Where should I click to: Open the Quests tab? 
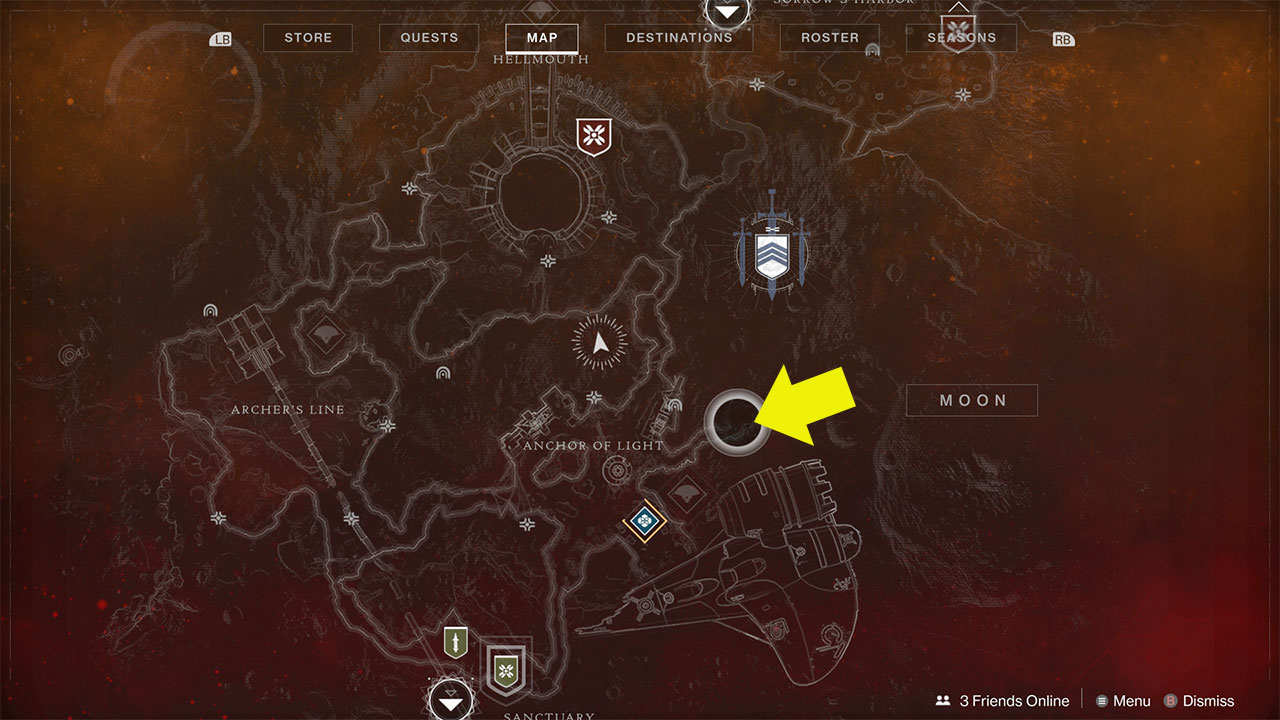click(428, 37)
